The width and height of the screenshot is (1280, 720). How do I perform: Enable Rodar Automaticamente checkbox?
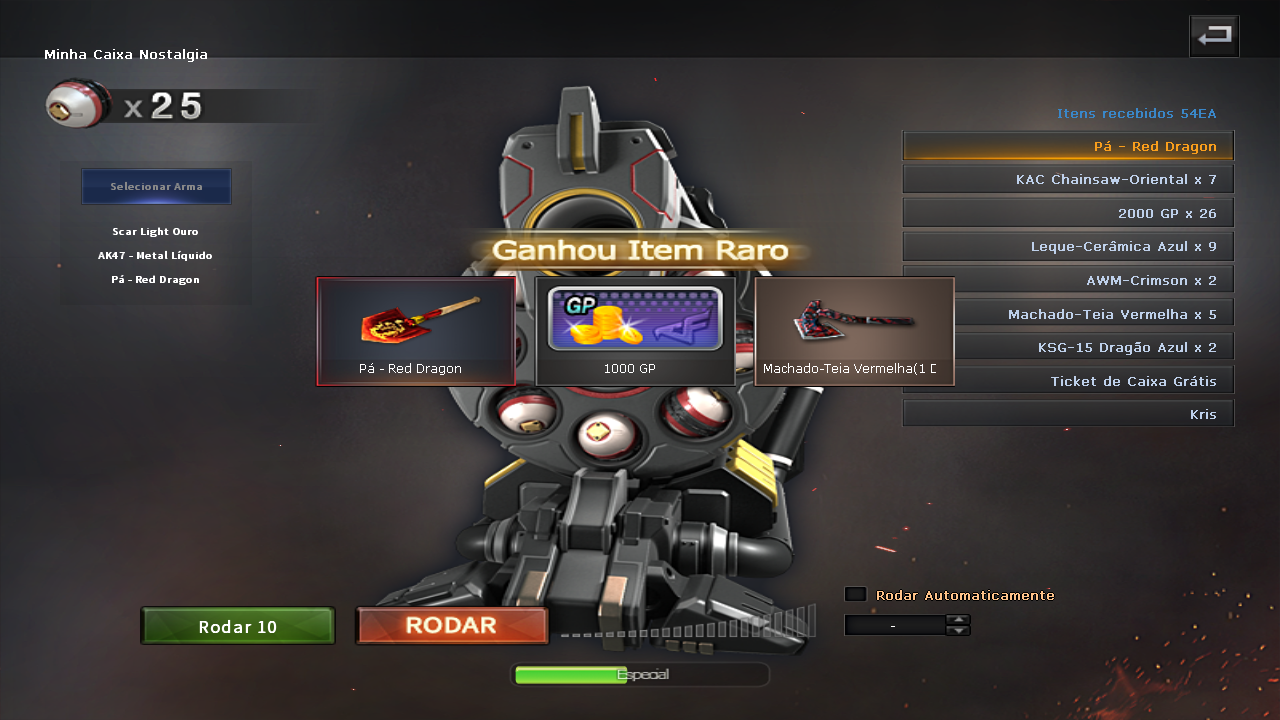pyautogui.click(x=855, y=594)
